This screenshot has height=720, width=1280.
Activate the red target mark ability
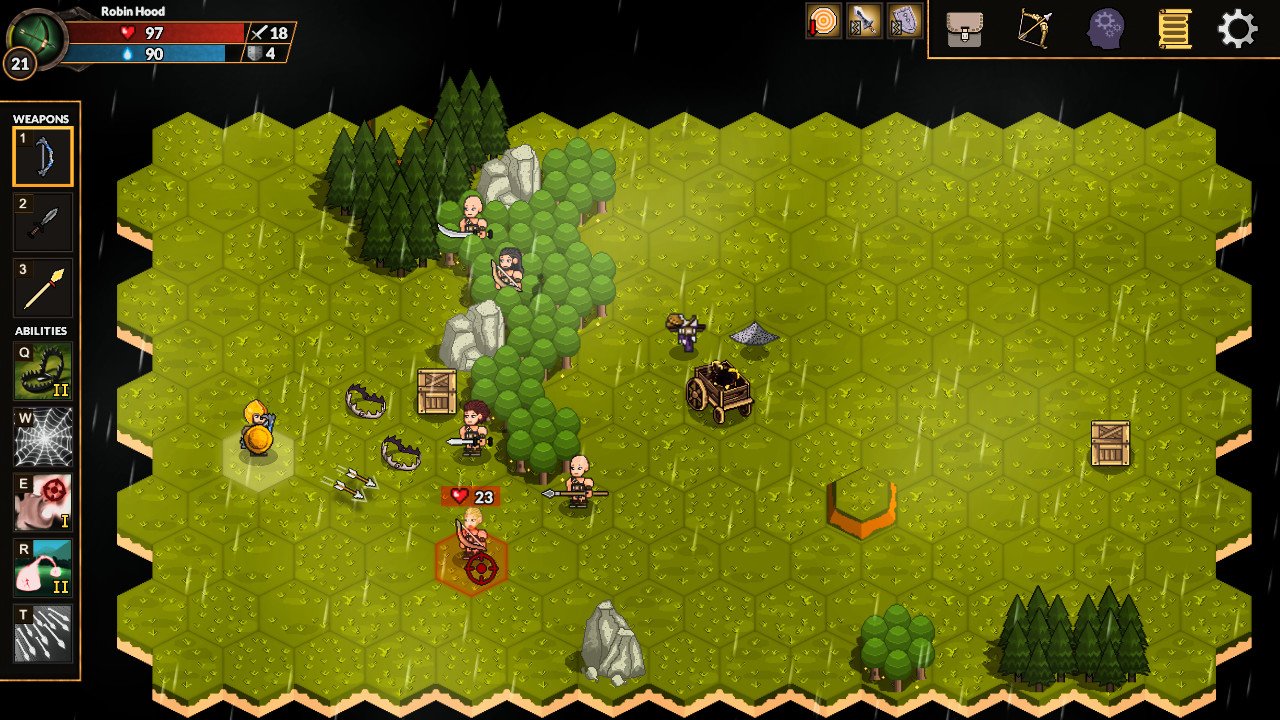pos(43,502)
